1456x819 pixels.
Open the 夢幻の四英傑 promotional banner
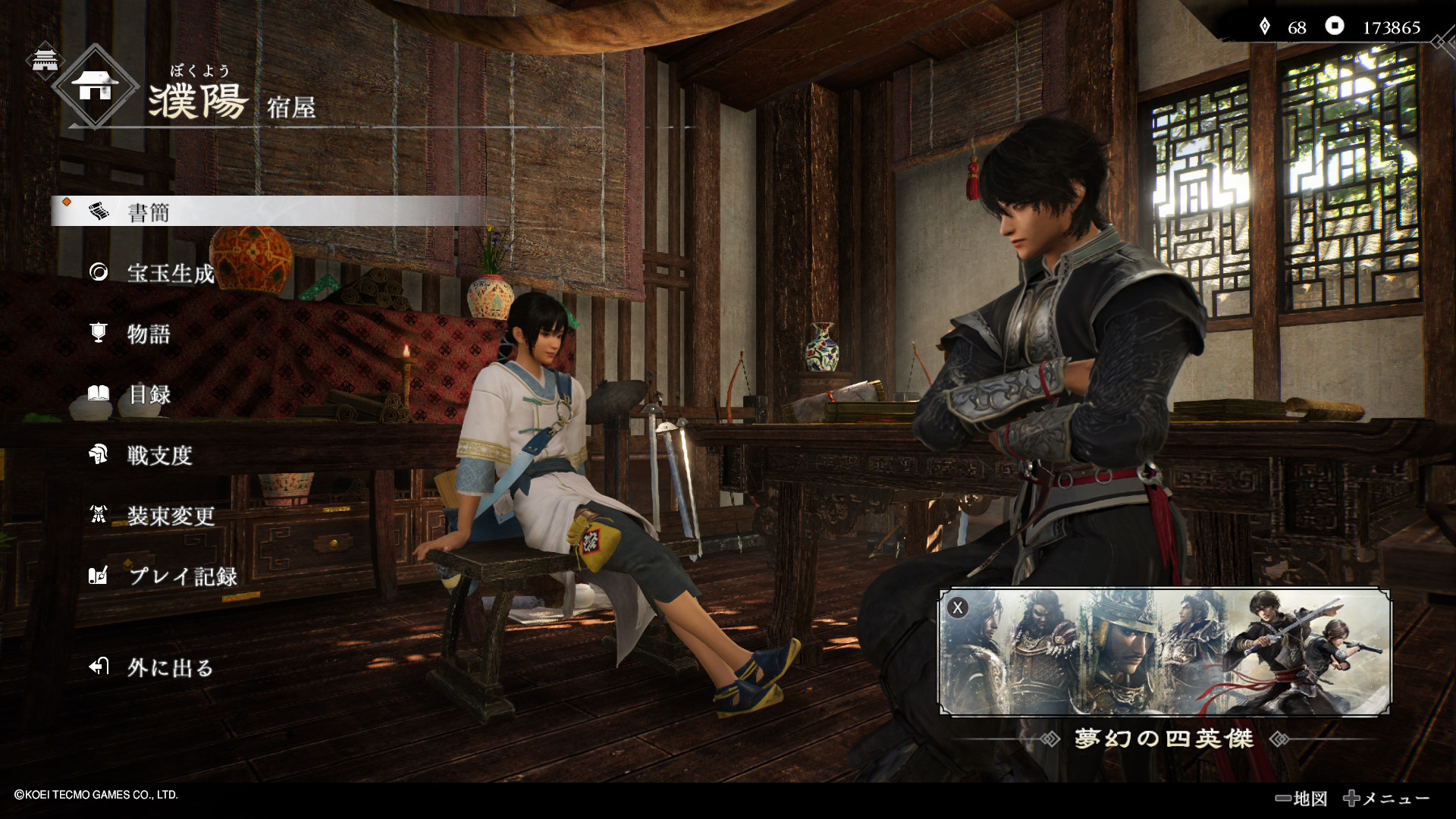pos(1165,652)
